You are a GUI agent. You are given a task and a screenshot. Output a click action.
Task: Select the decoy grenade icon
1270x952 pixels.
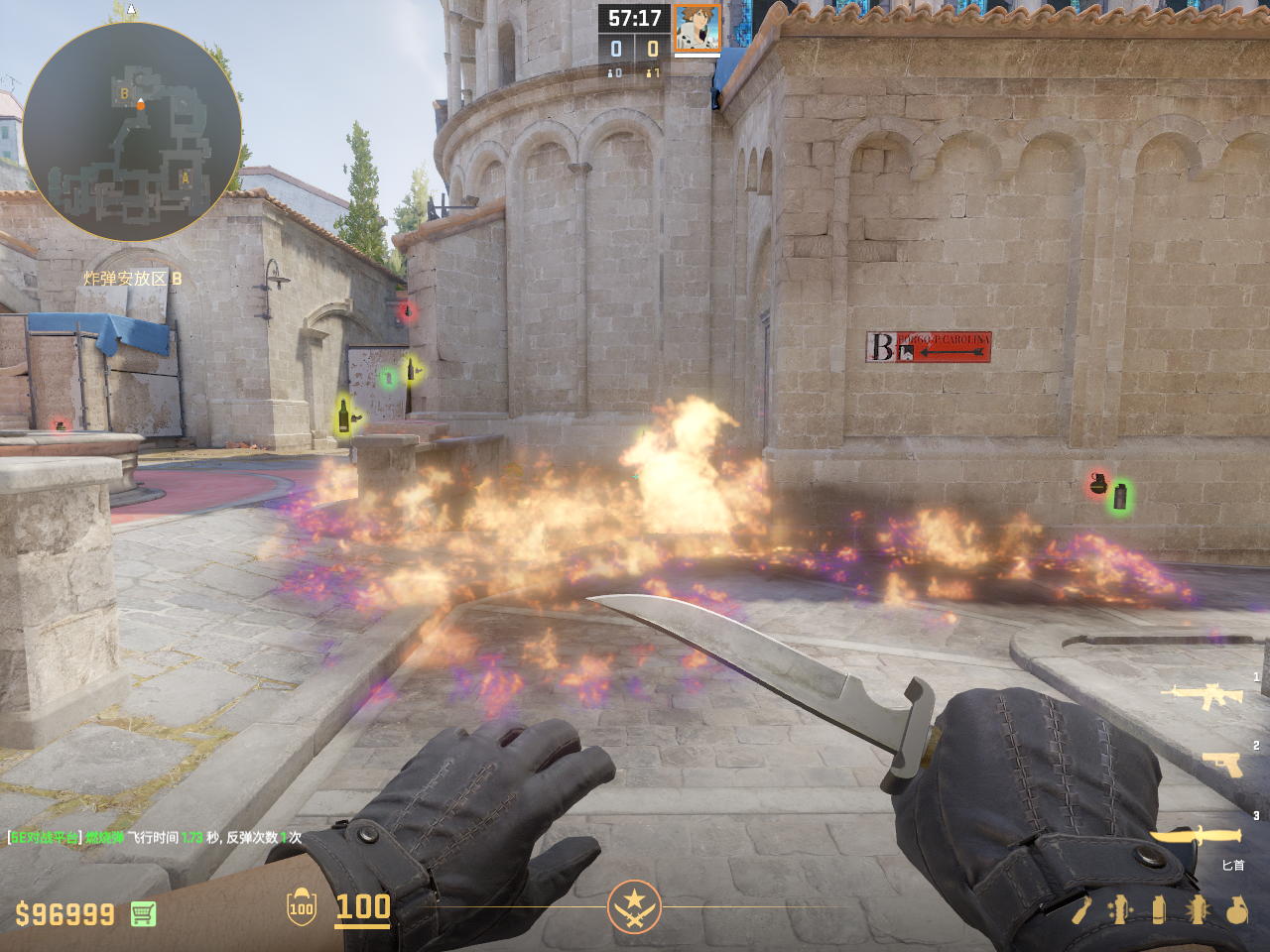1120,909
